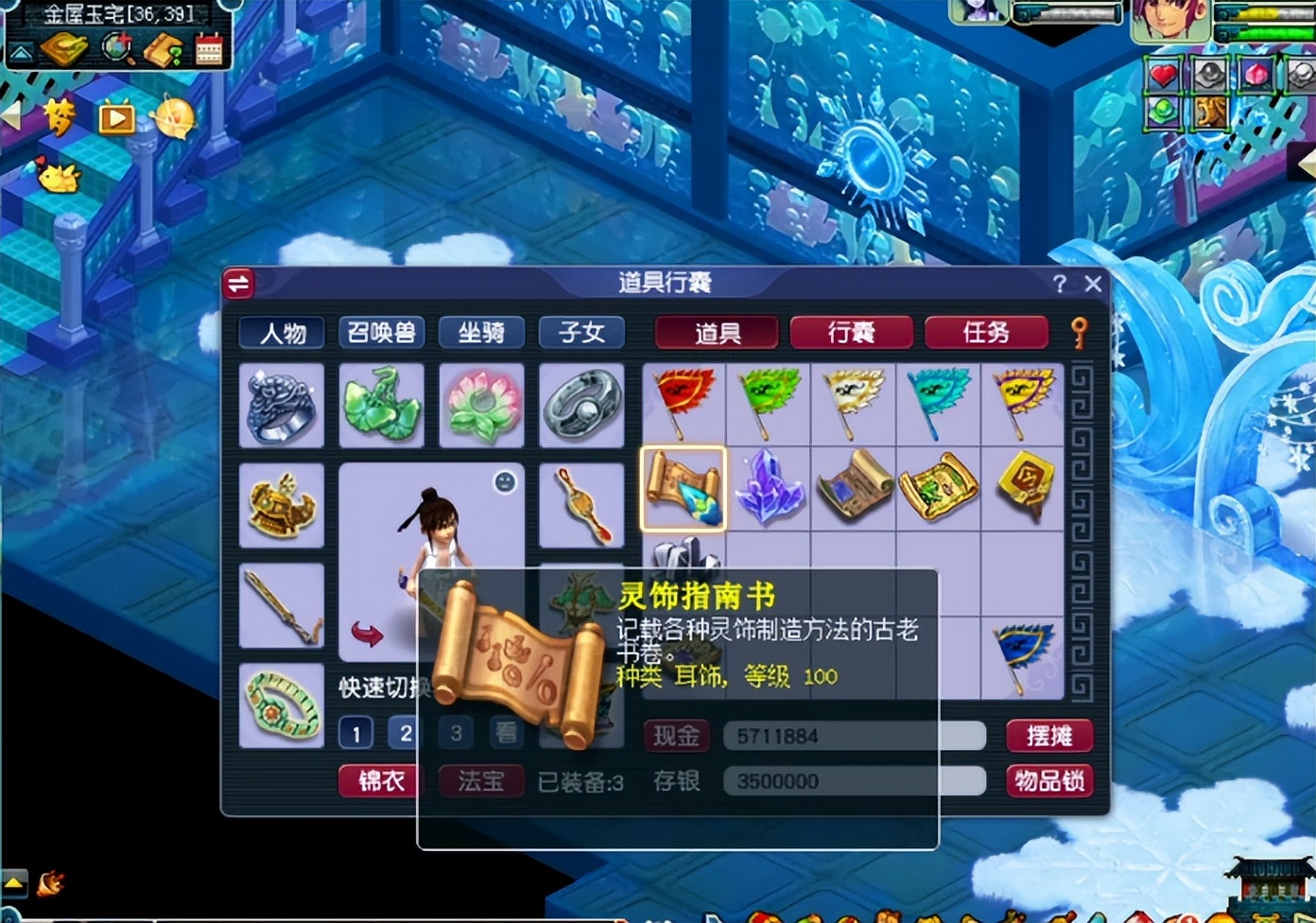This screenshot has width=1316, height=923.
Task: Click the 灵饰指南书 scroll in the inventory
Action: coord(683,487)
